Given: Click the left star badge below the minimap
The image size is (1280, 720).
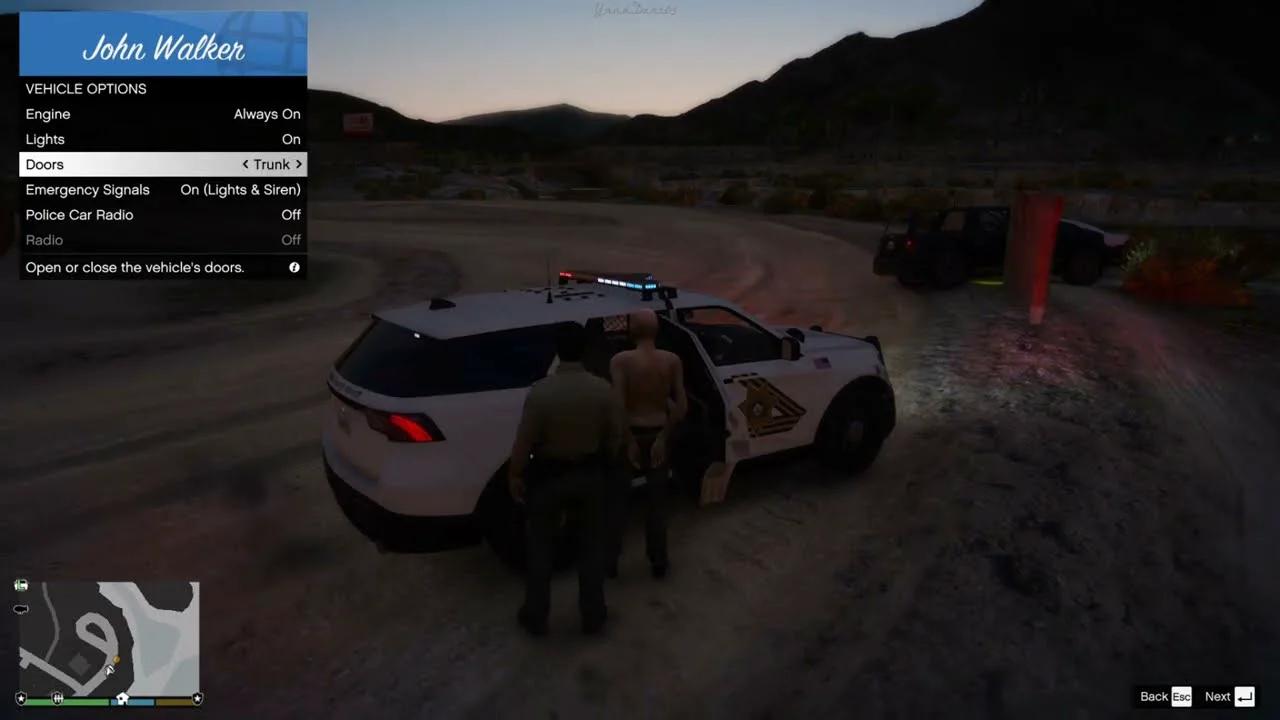Looking at the screenshot, I should tap(21, 699).
